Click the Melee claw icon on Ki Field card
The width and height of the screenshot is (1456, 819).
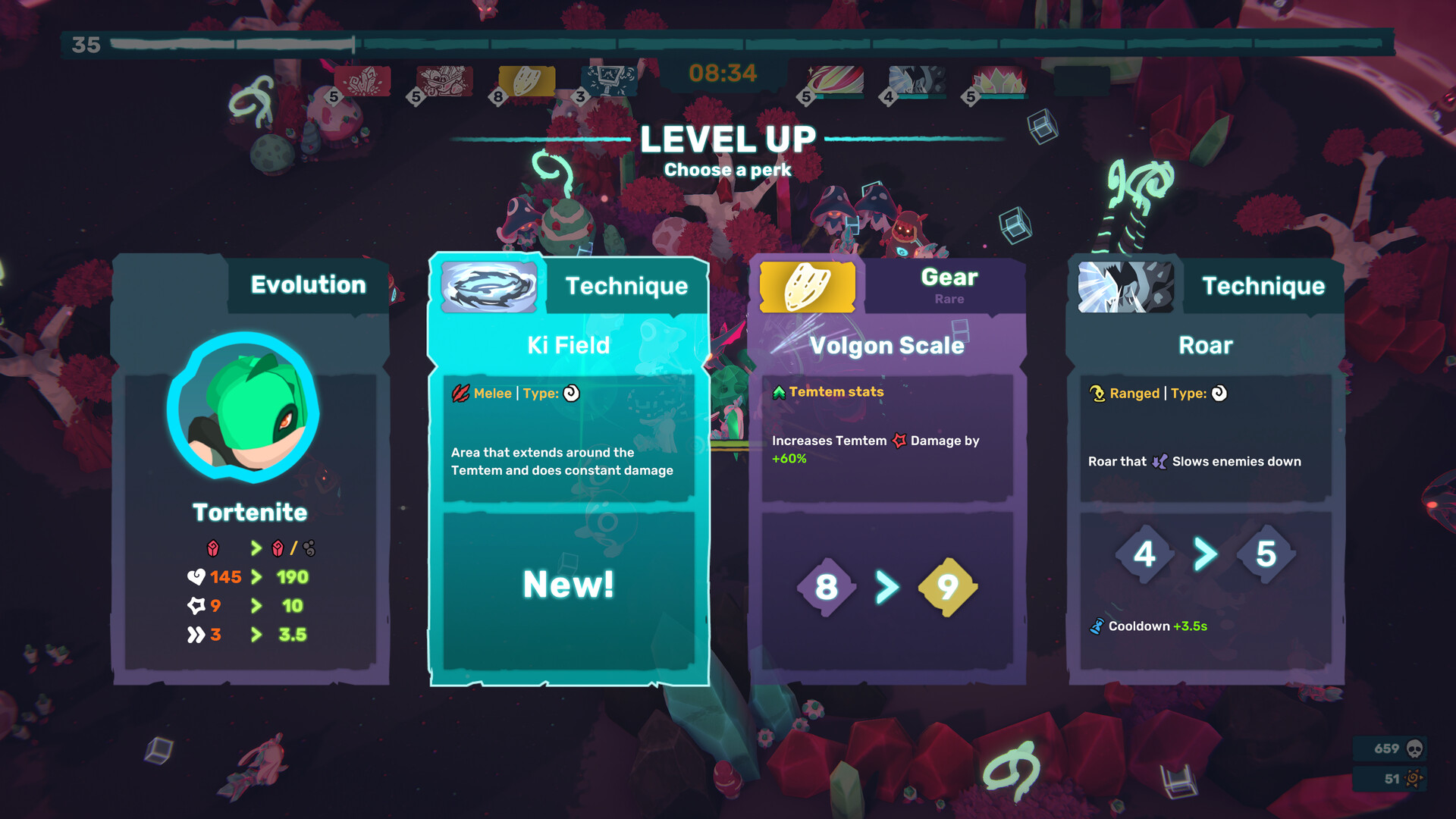tap(462, 394)
